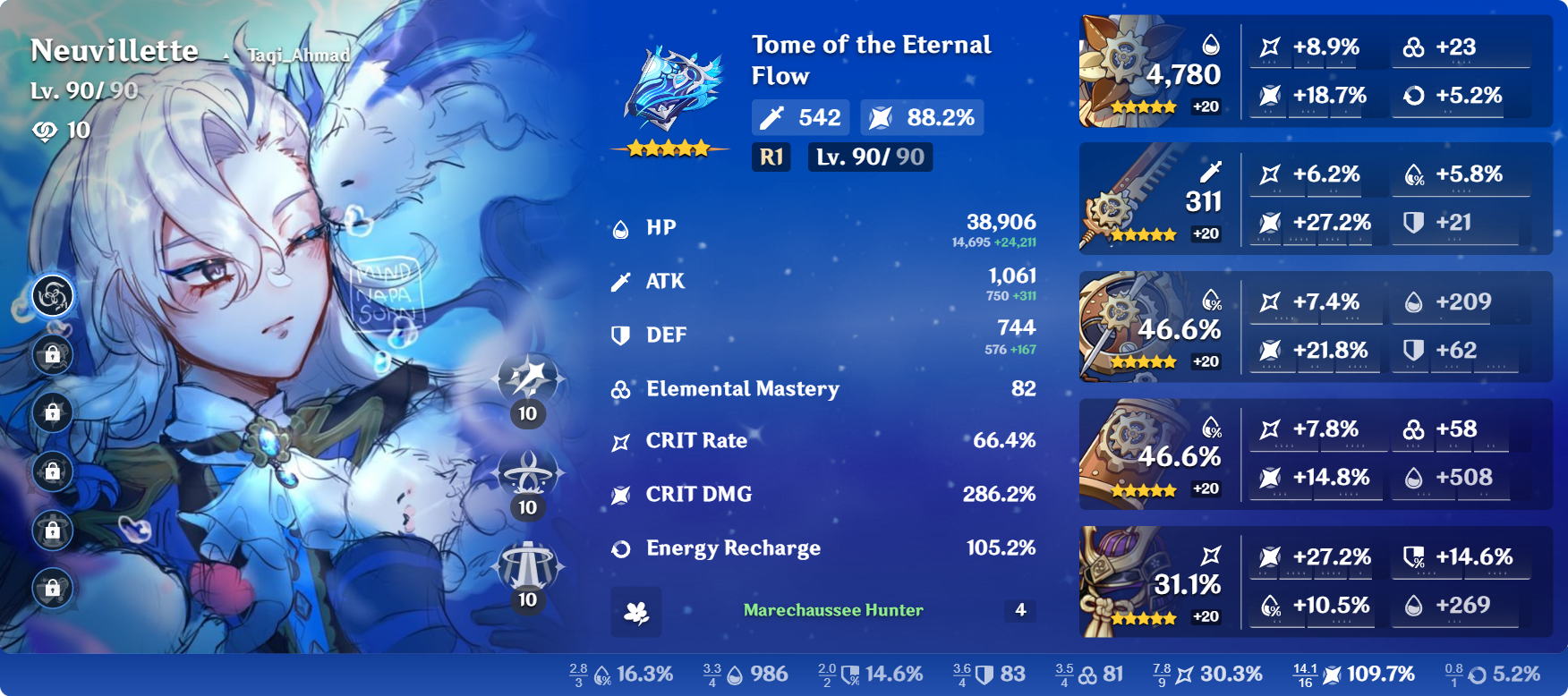The width and height of the screenshot is (1568, 696).
Task: Select the Energy Recharge icon next to 105.2%
Action: [621, 548]
